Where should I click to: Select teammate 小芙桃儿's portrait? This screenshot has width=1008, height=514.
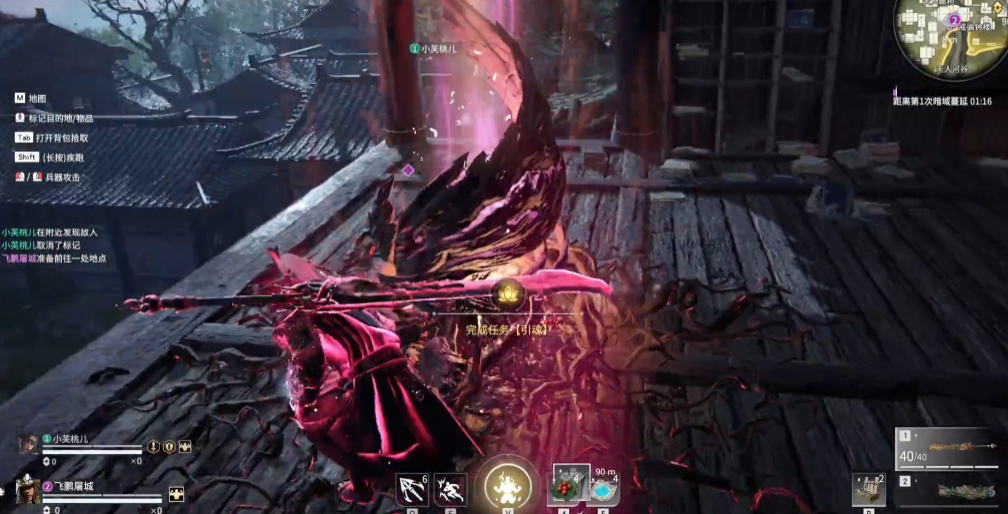click(x=27, y=445)
